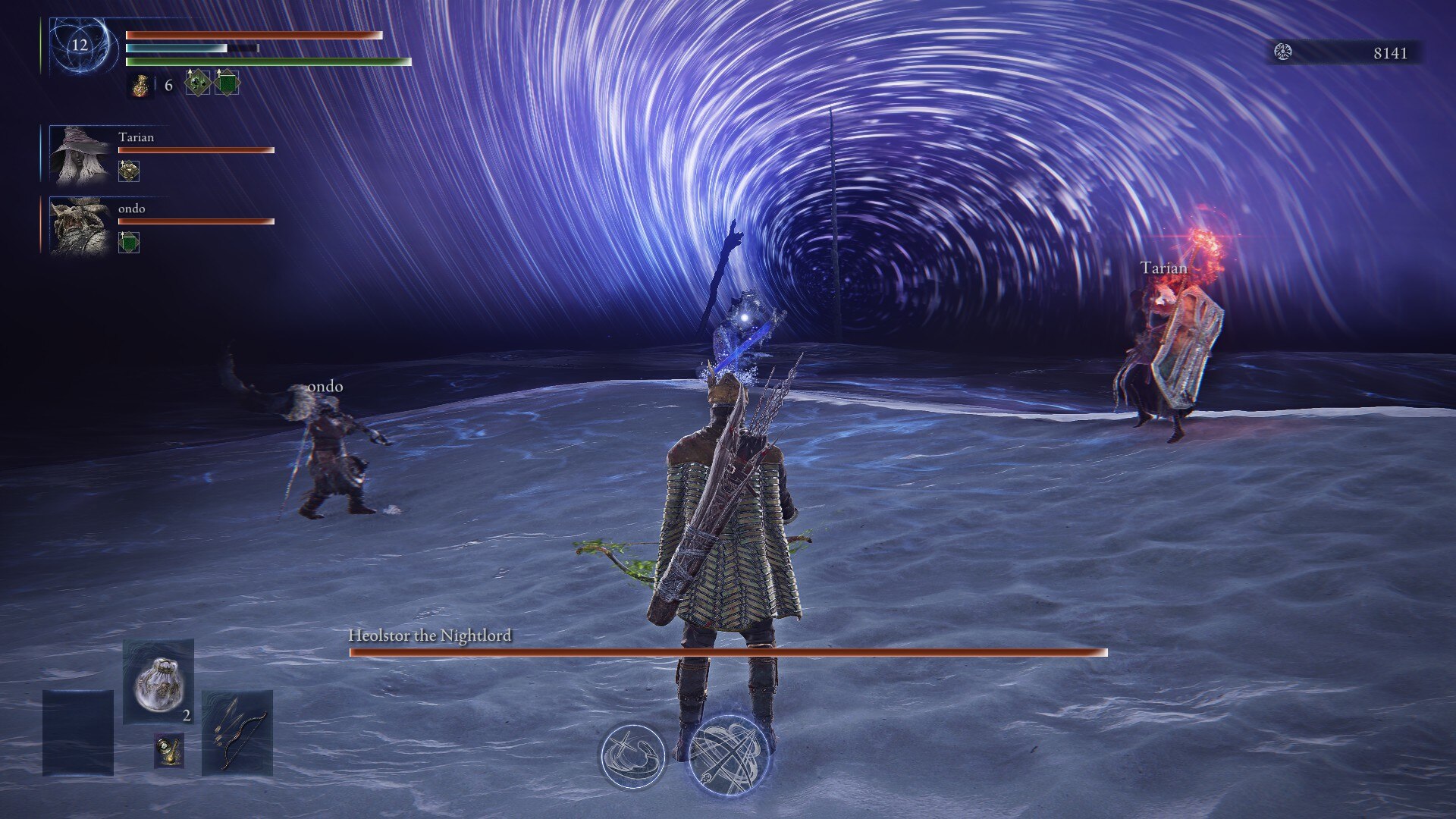This screenshot has width=1456, height=819.
Task: Click the level 12 emblem
Action: (x=80, y=45)
